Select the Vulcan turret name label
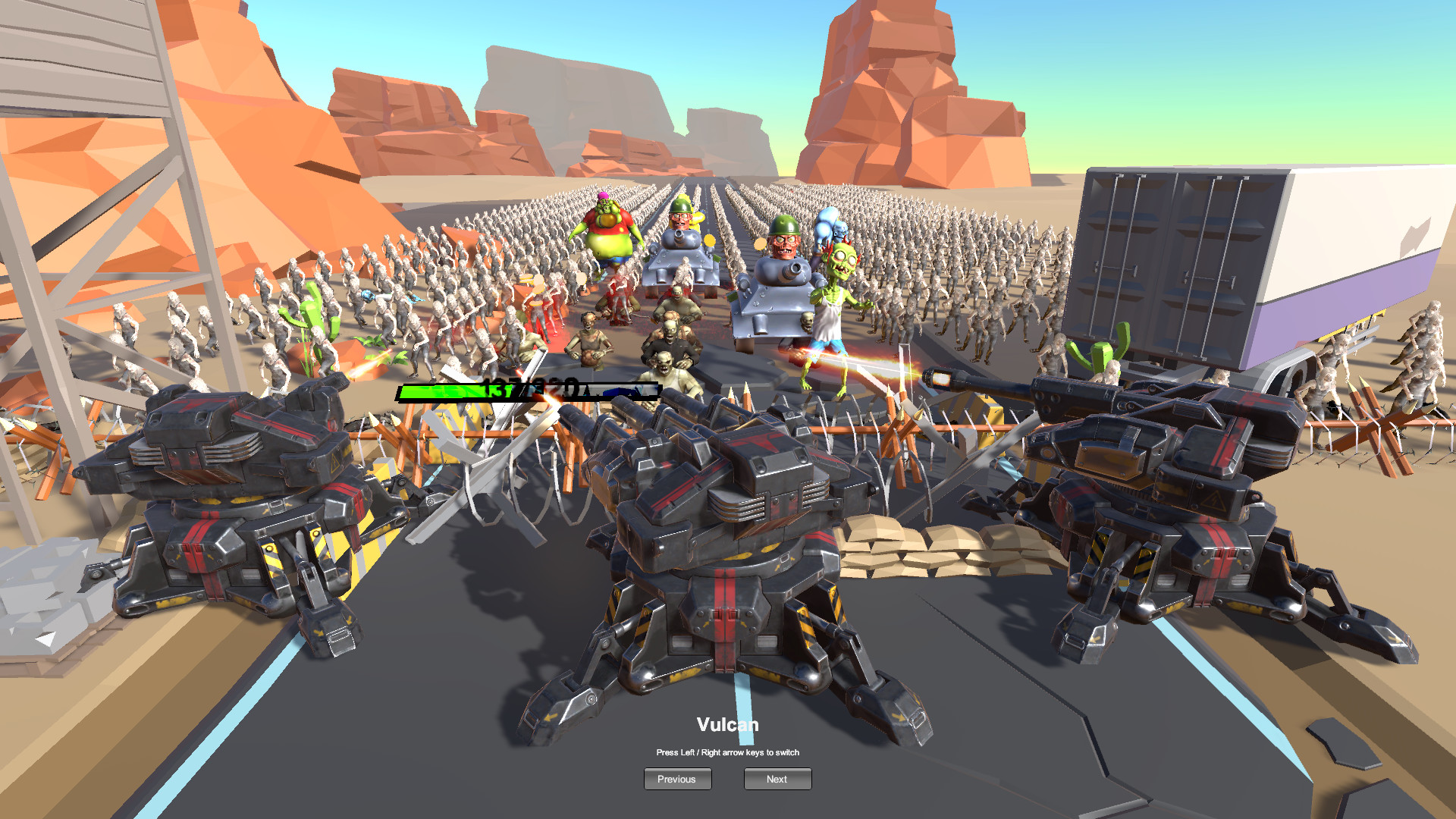 [727, 724]
